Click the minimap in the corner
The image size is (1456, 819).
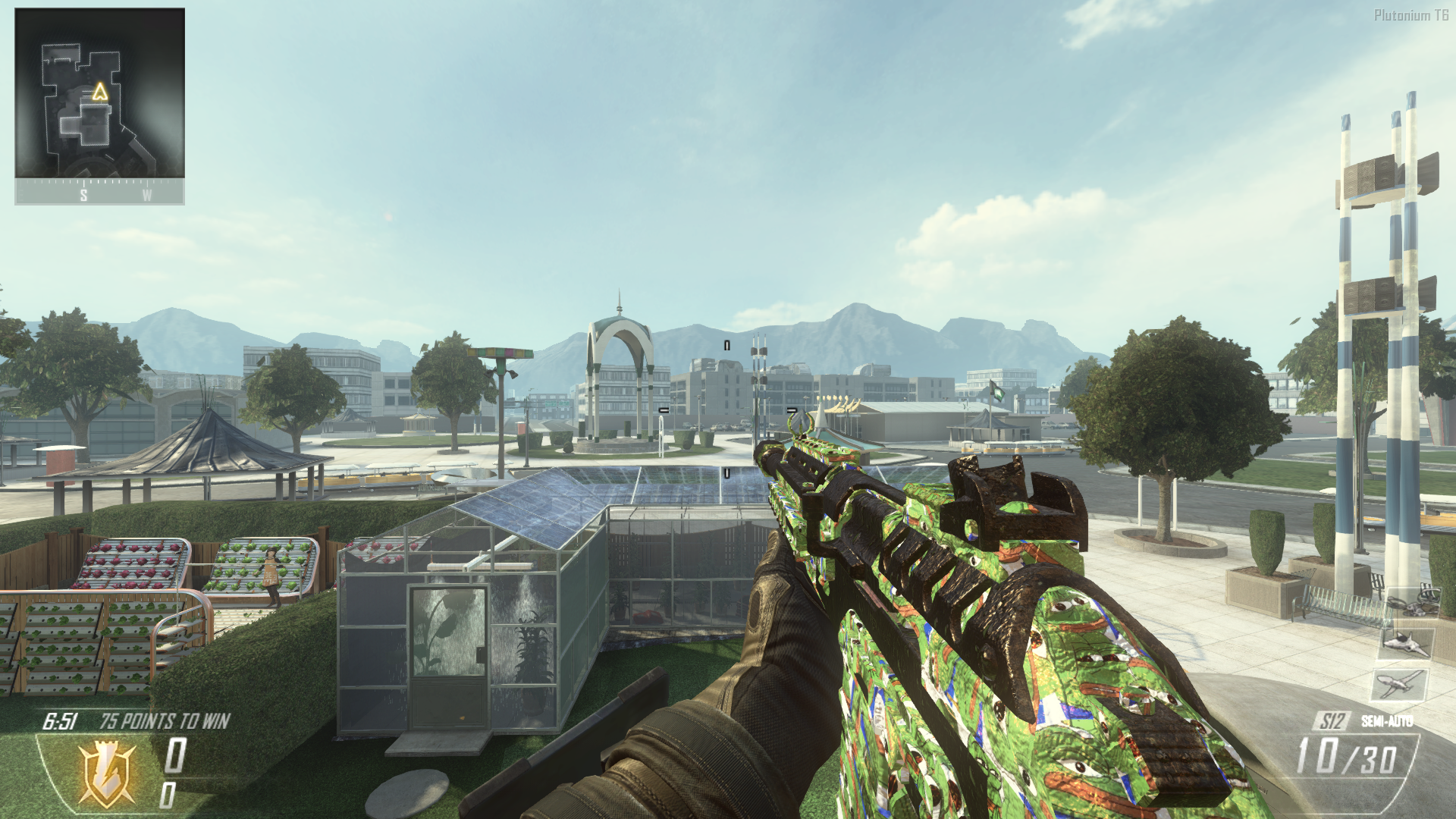(99, 93)
